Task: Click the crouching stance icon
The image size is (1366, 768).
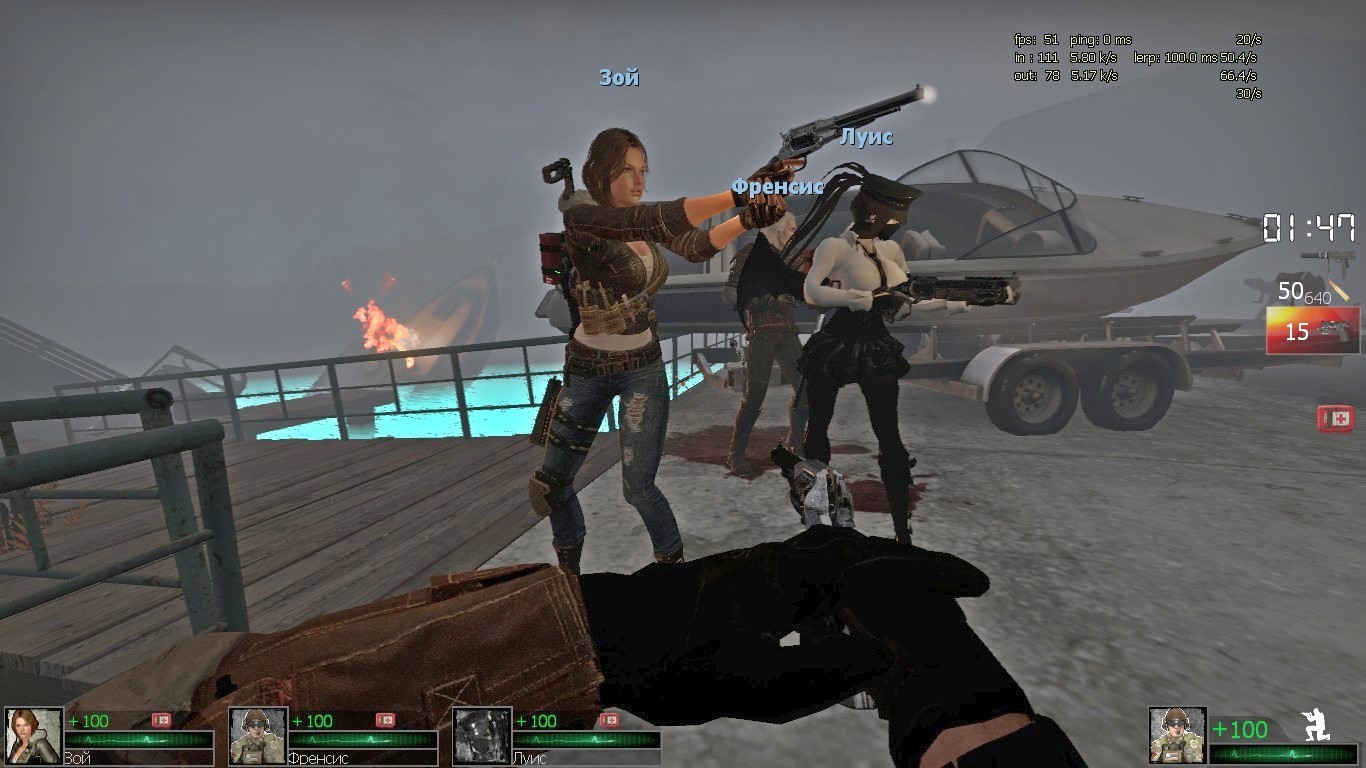Action: coord(1315,724)
